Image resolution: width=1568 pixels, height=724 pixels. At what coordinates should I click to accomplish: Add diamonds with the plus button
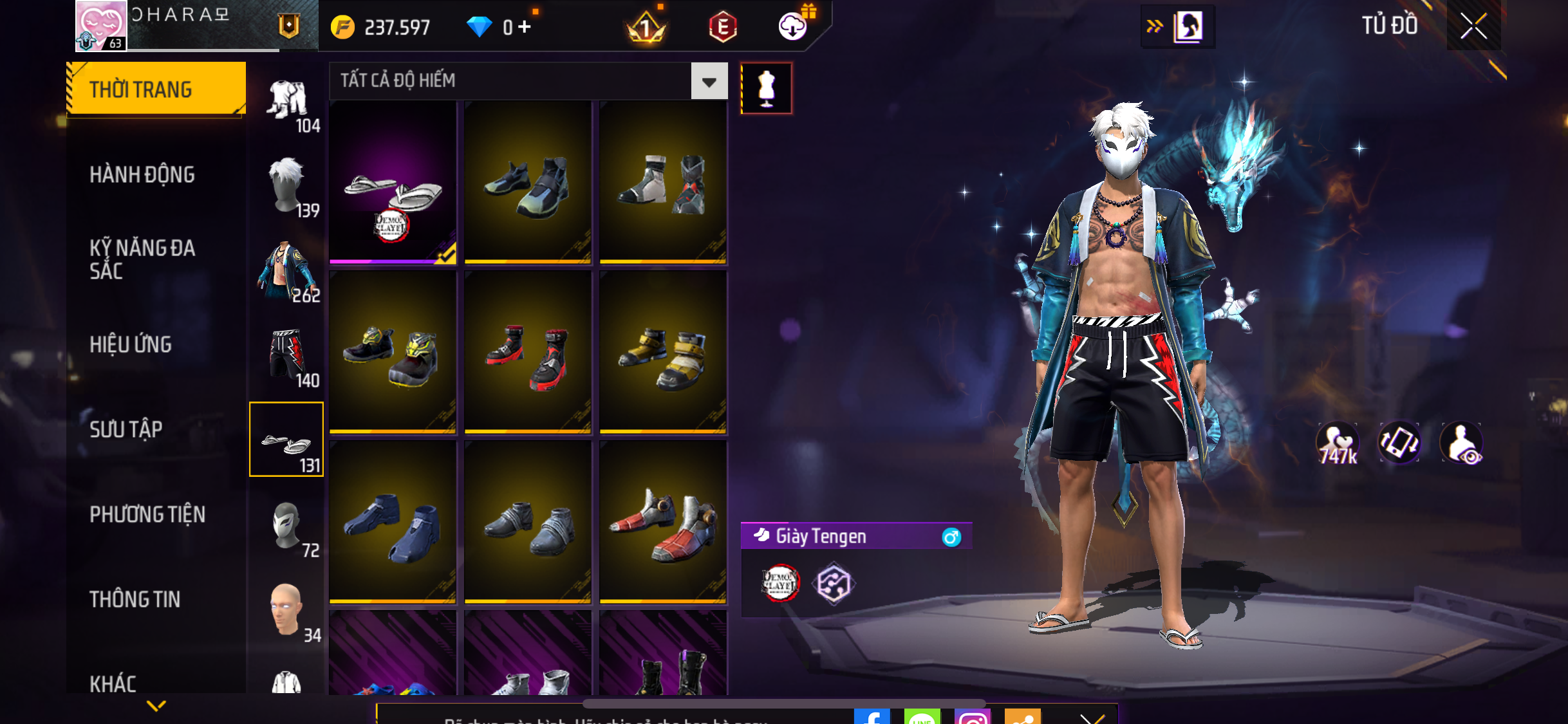pos(525,27)
